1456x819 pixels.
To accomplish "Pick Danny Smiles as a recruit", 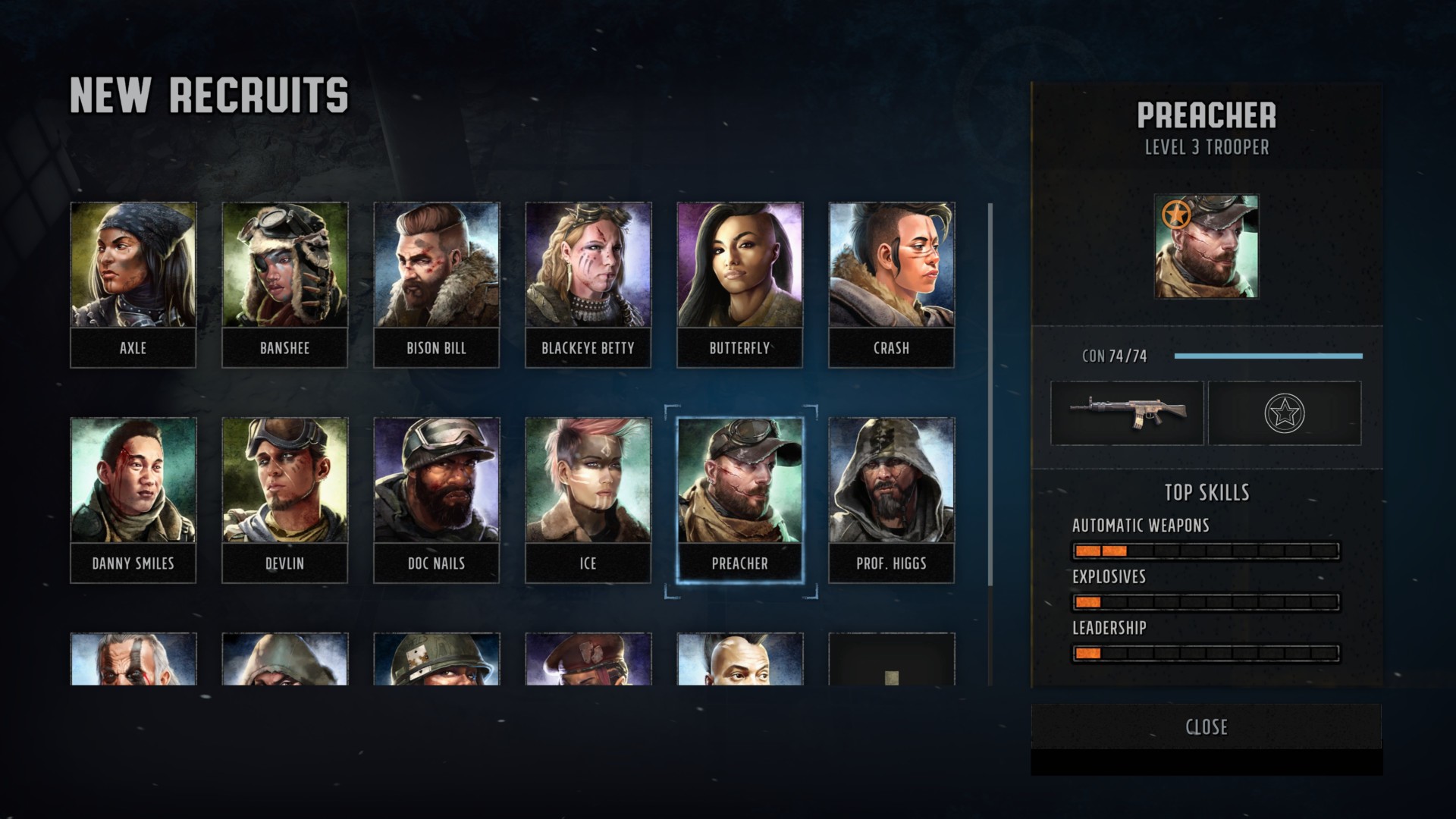I will tap(133, 500).
